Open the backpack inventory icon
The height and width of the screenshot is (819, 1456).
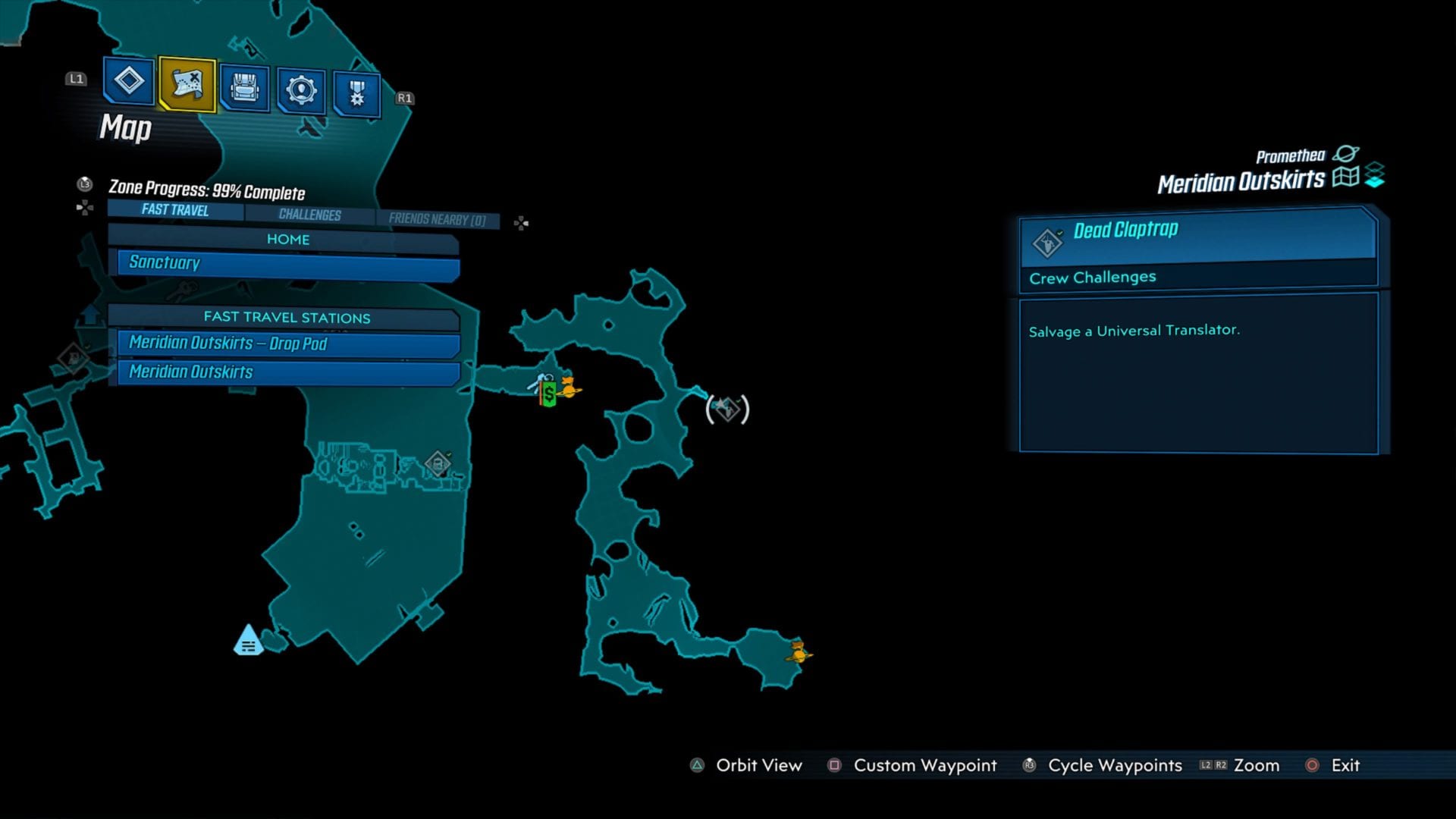pos(243,89)
